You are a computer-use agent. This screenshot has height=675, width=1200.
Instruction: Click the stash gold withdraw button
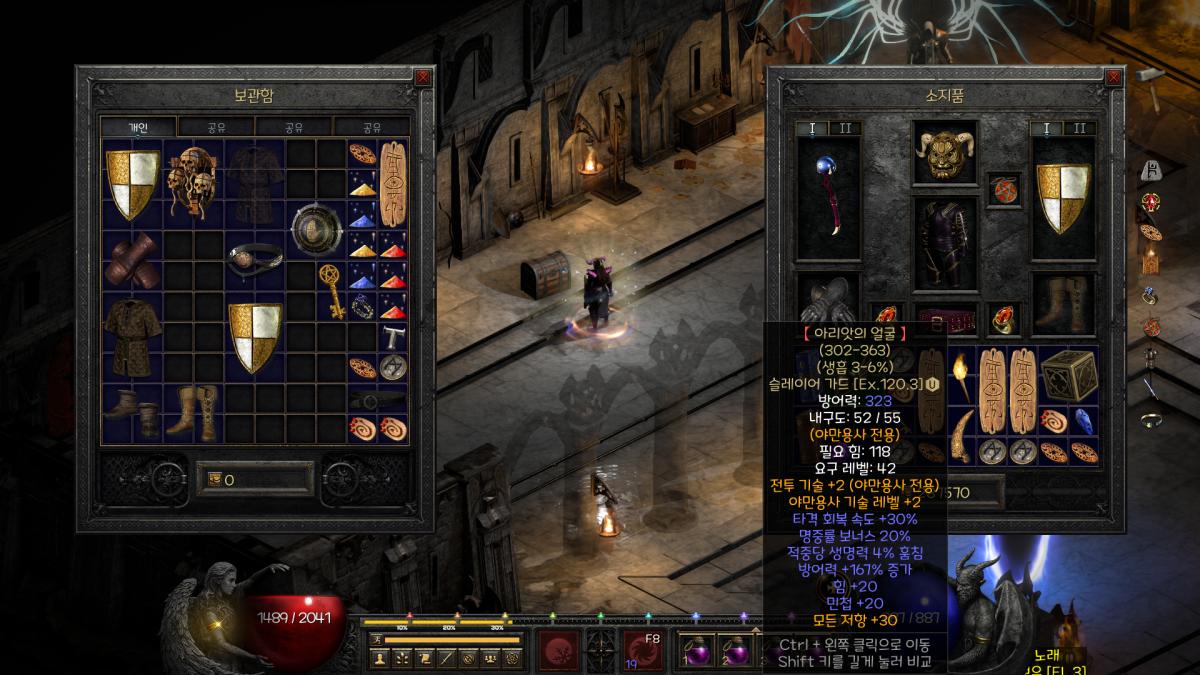click(x=214, y=480)
